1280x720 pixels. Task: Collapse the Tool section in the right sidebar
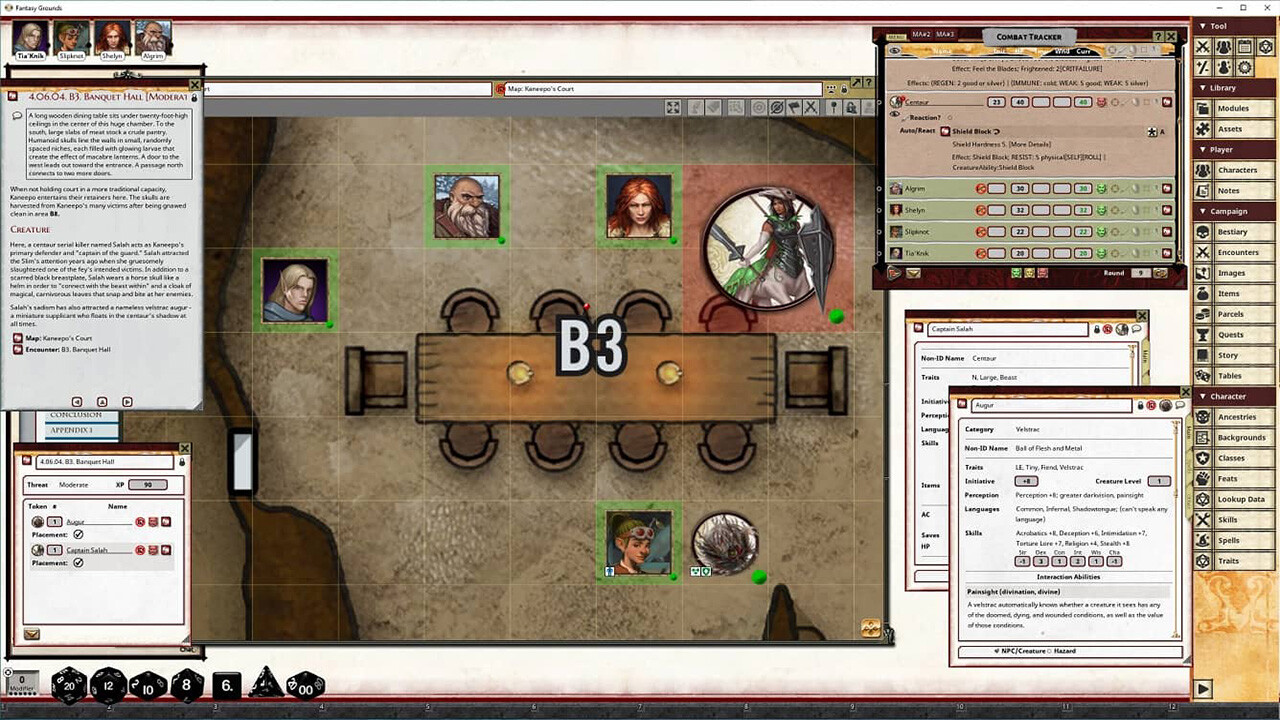(x=1202, y=25)
